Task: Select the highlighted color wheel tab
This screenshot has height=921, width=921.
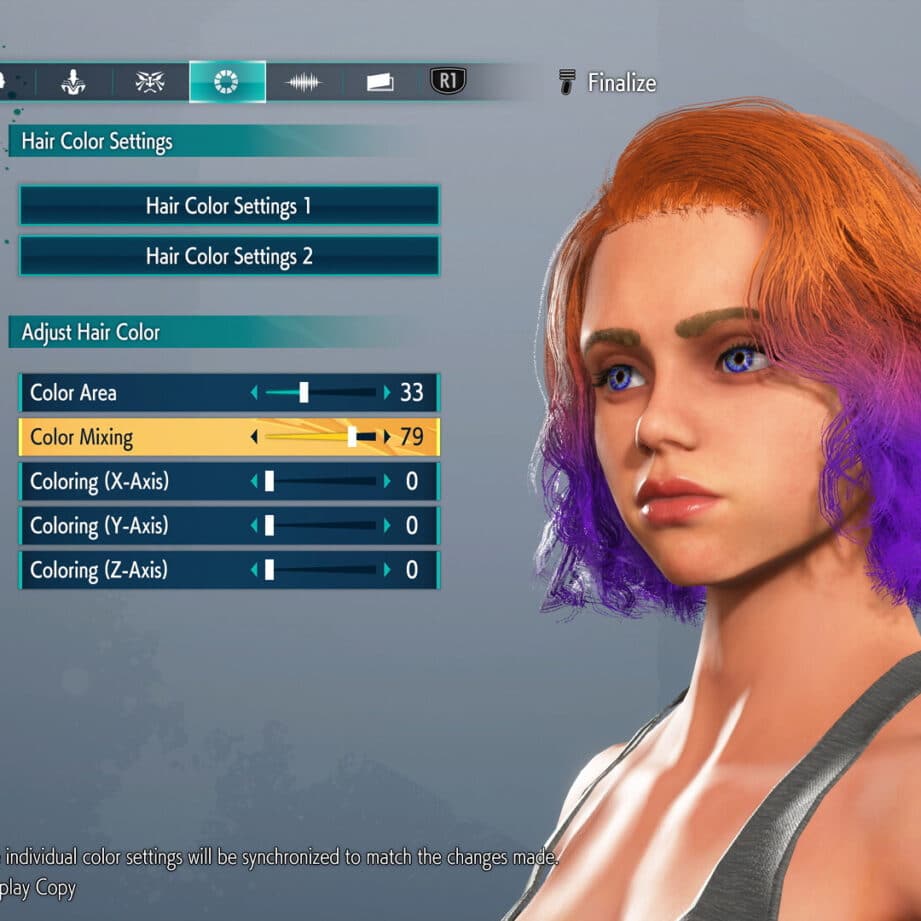Action: click(227, 82)
